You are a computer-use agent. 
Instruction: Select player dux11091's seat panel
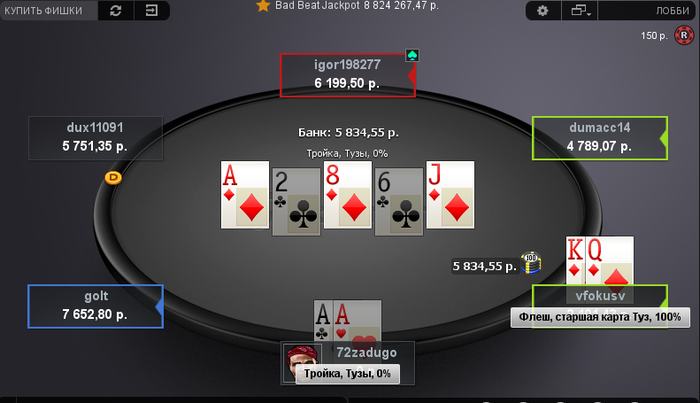(95, 137)
